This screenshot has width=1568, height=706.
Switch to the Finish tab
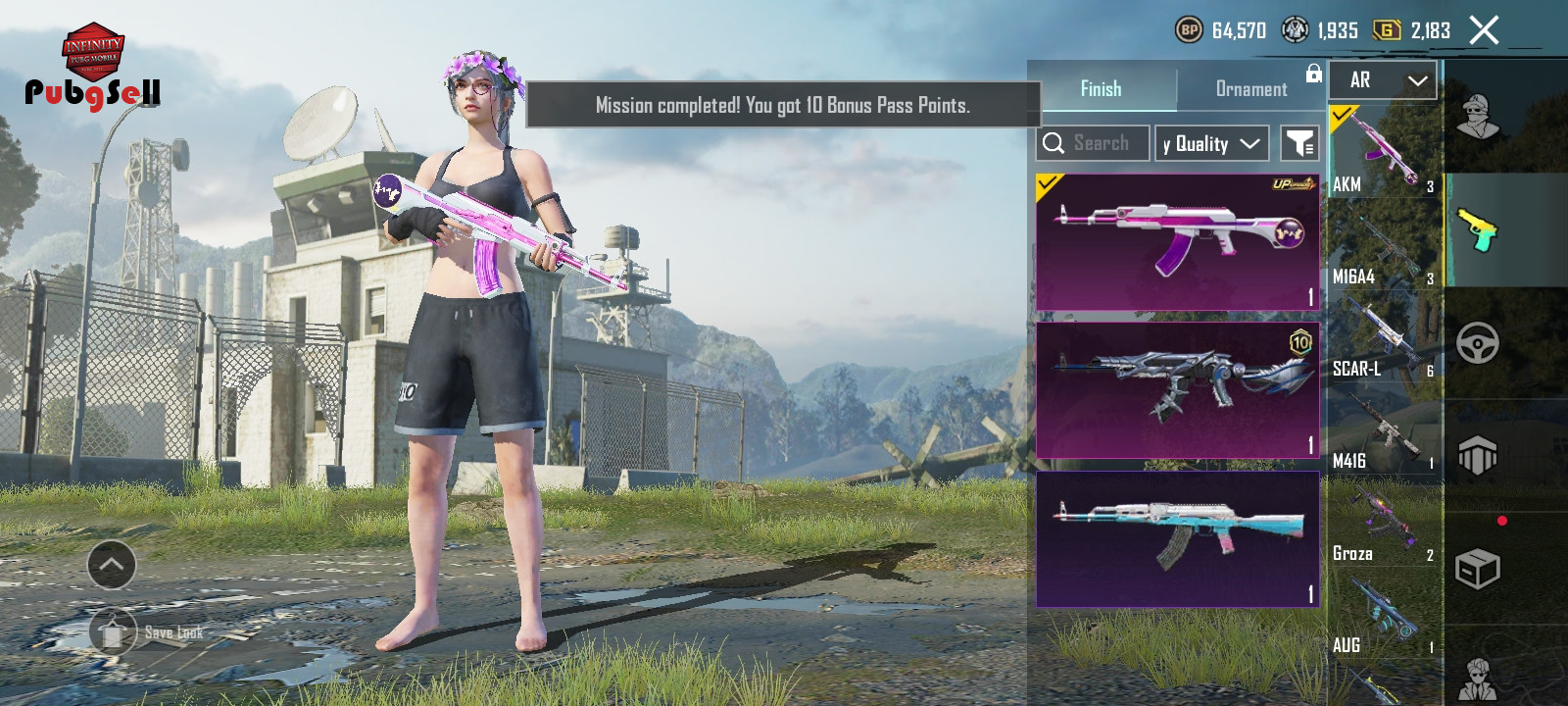pyautogui.click(x=1101, y=88)
